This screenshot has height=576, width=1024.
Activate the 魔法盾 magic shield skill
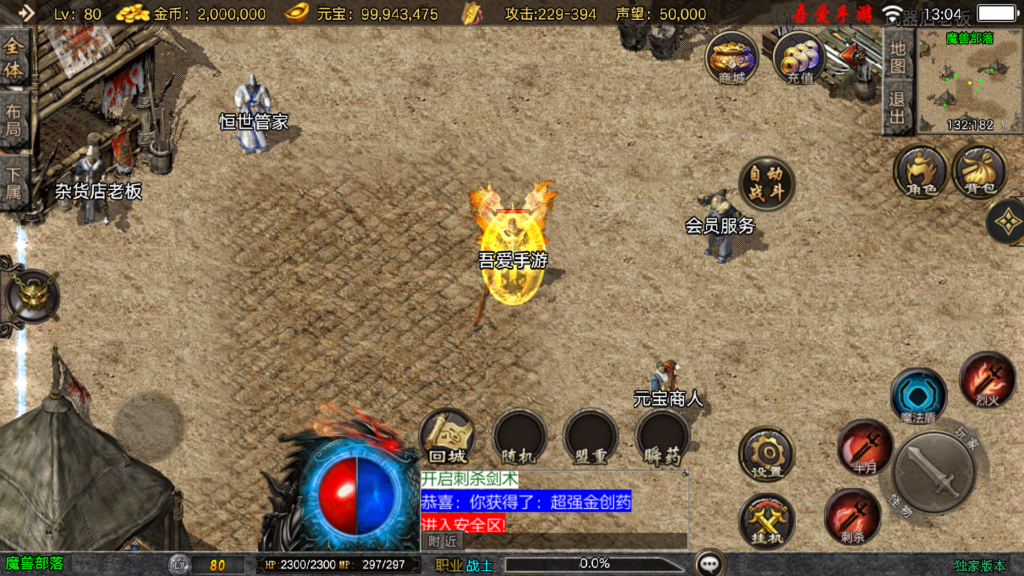[918, 395]
